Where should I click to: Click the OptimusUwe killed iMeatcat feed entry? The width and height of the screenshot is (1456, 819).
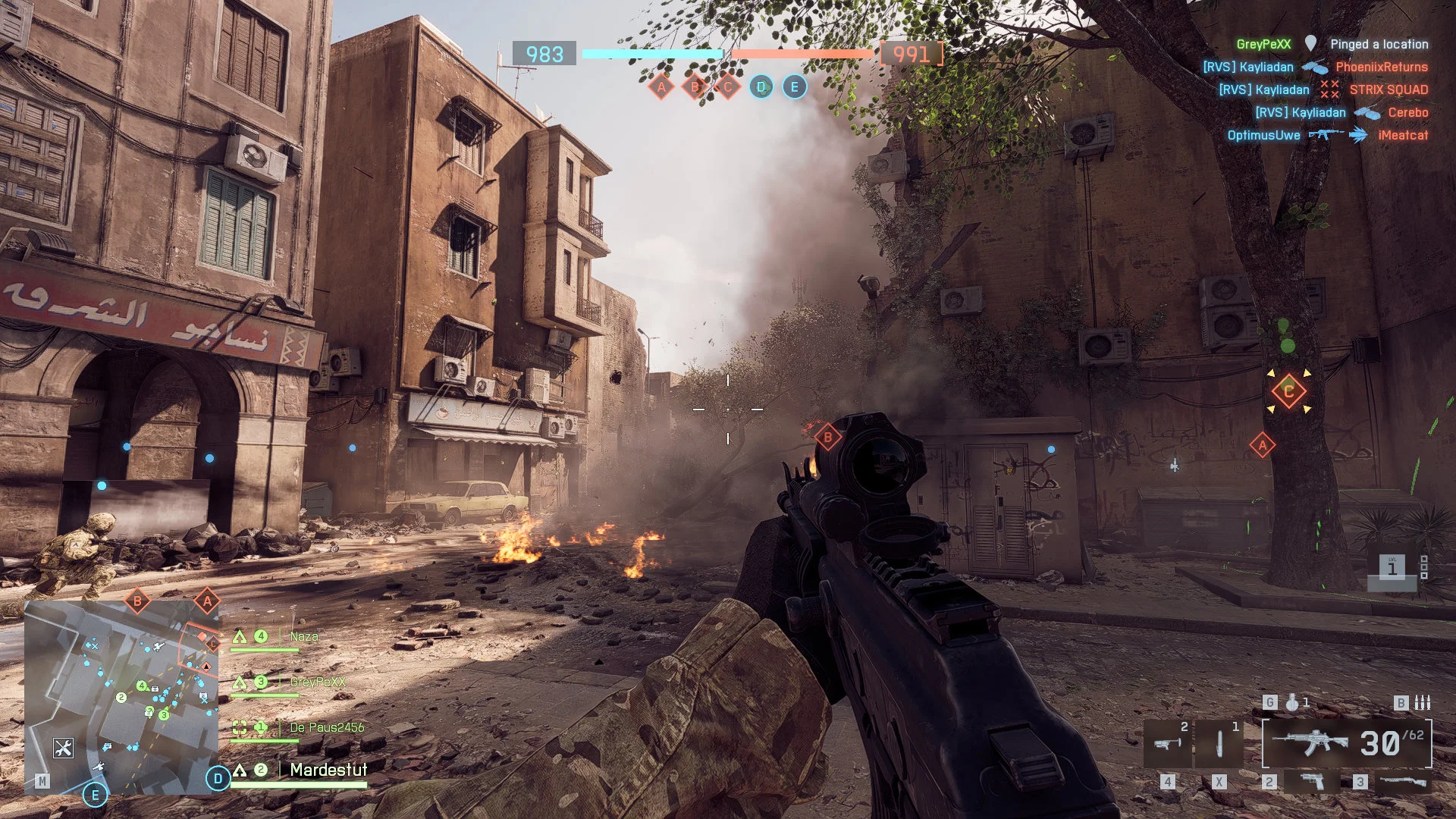click(1327, 135)
